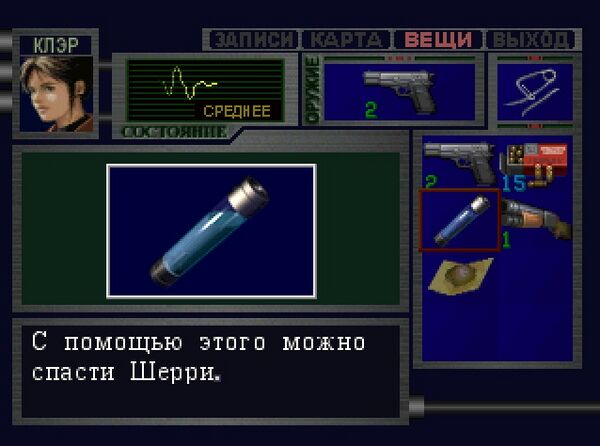Select the ВЕЩИ items tab
600x446 pixels.
[437, 40]
